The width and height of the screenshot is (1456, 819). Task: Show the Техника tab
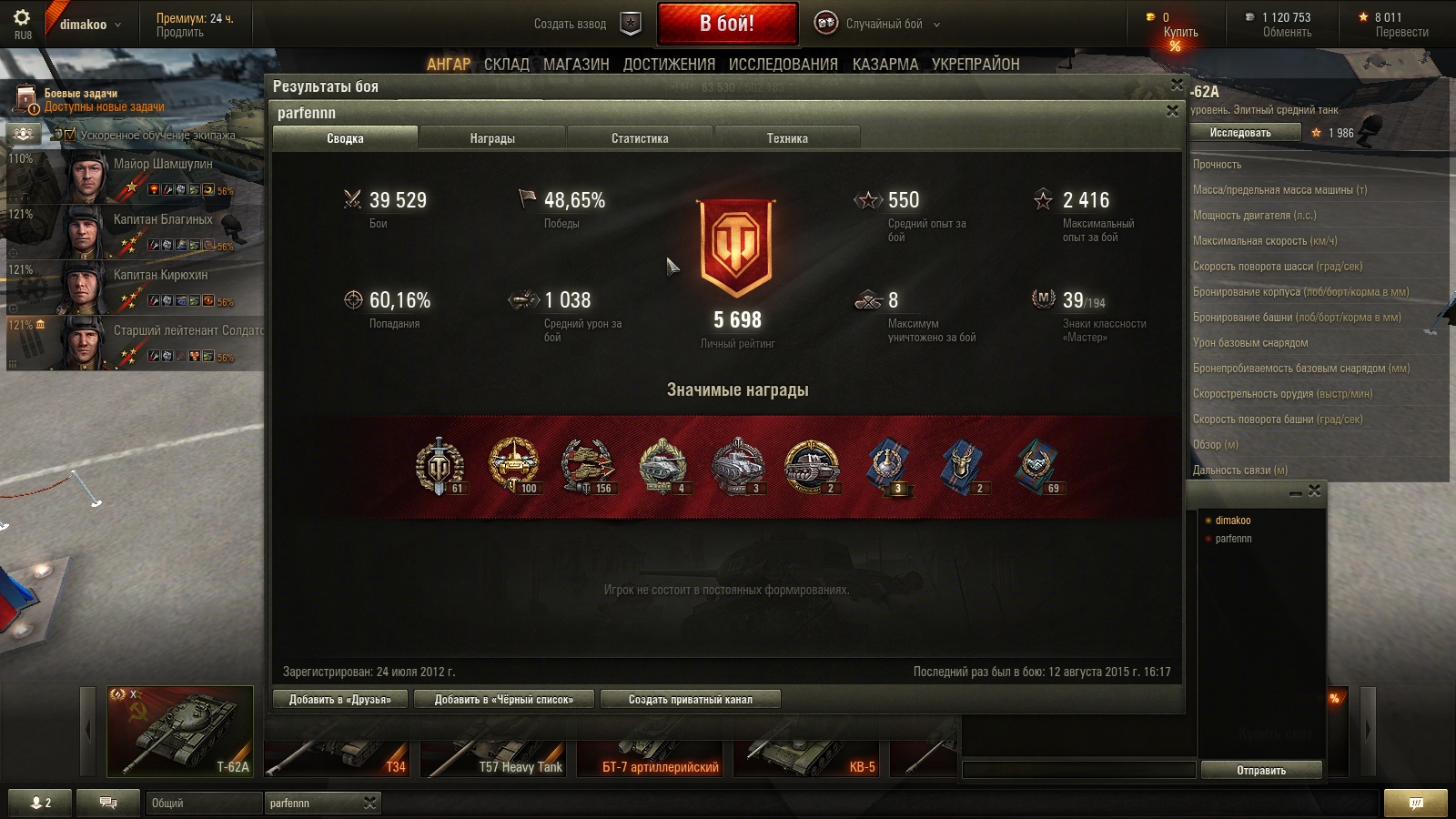click(787, 138)
